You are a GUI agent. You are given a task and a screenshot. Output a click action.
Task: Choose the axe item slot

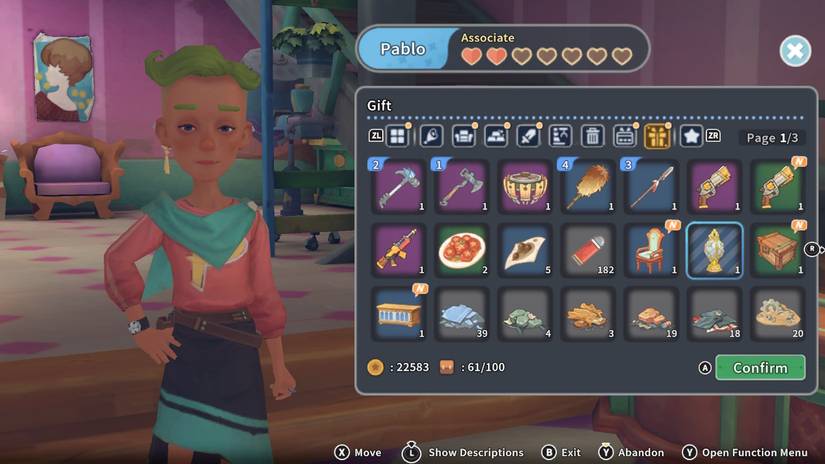click(462, 186)
